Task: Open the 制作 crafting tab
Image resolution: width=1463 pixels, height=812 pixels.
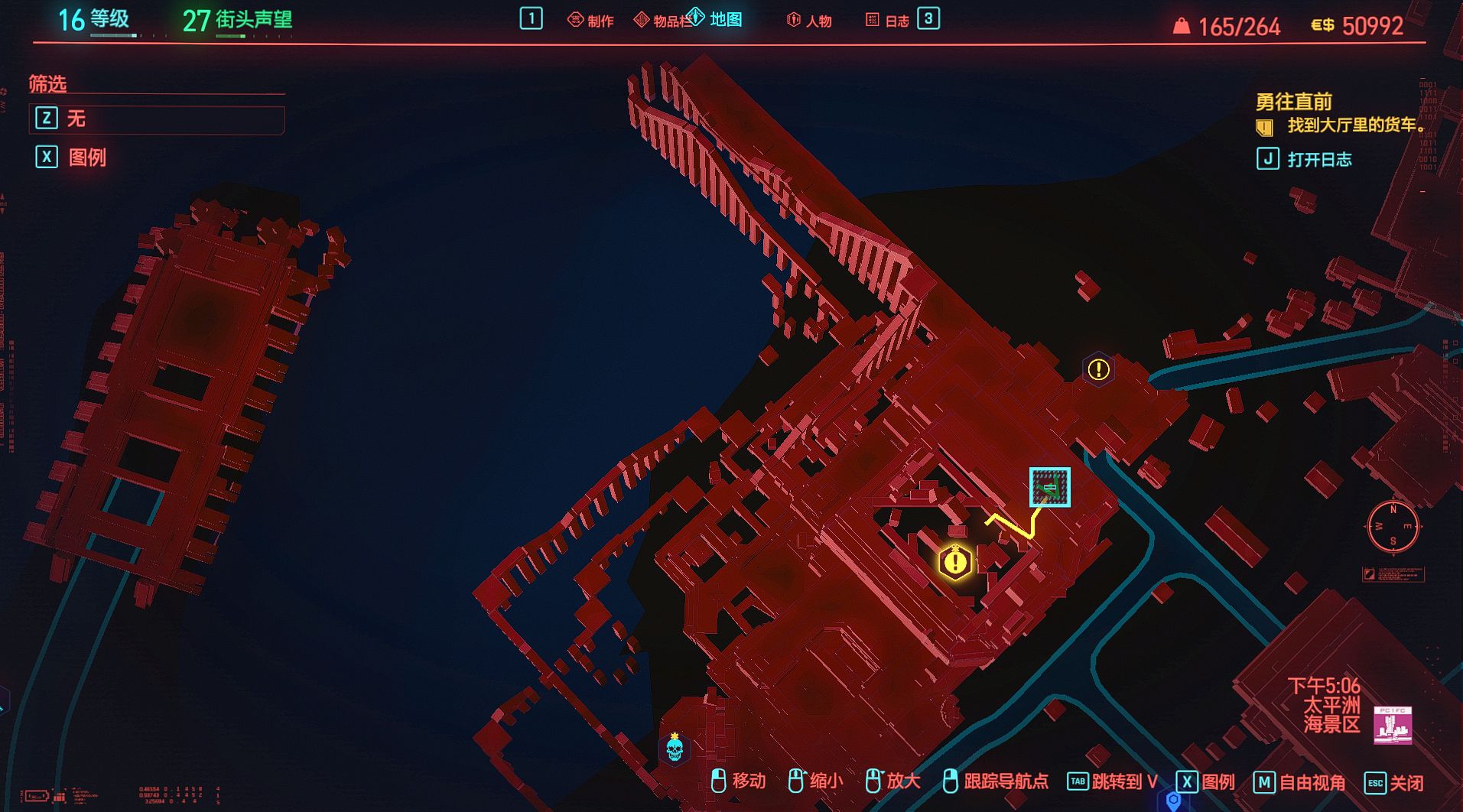Action: (591, 21)
